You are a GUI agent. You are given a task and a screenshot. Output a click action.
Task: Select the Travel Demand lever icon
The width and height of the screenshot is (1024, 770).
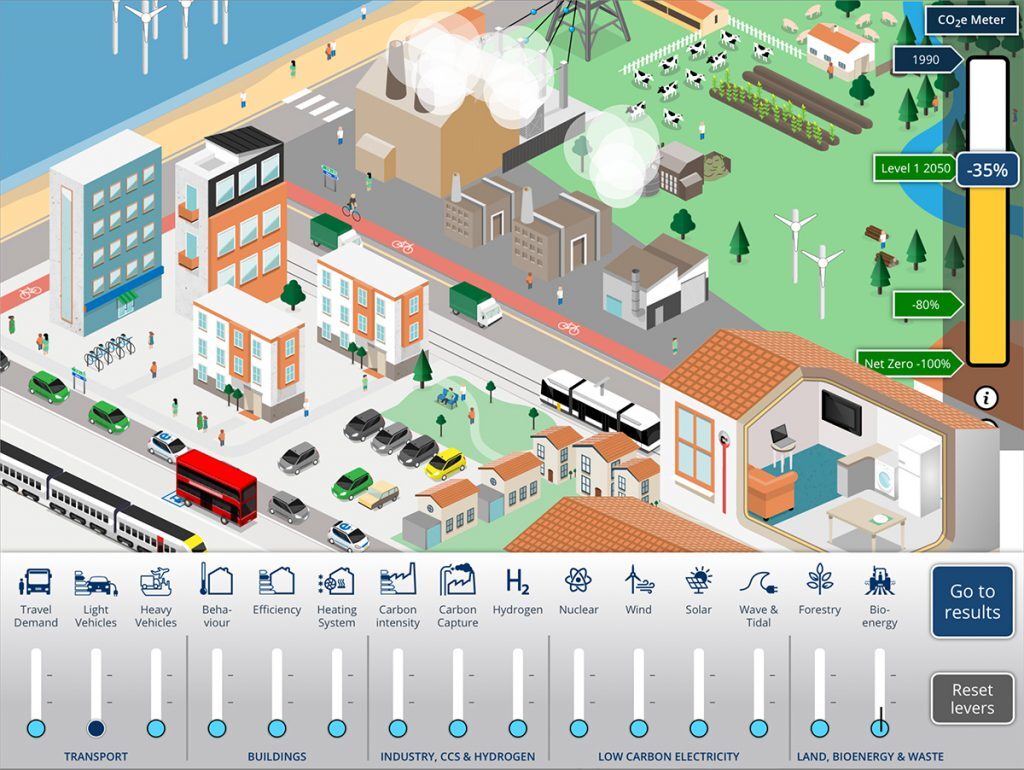tap(36, 581)
